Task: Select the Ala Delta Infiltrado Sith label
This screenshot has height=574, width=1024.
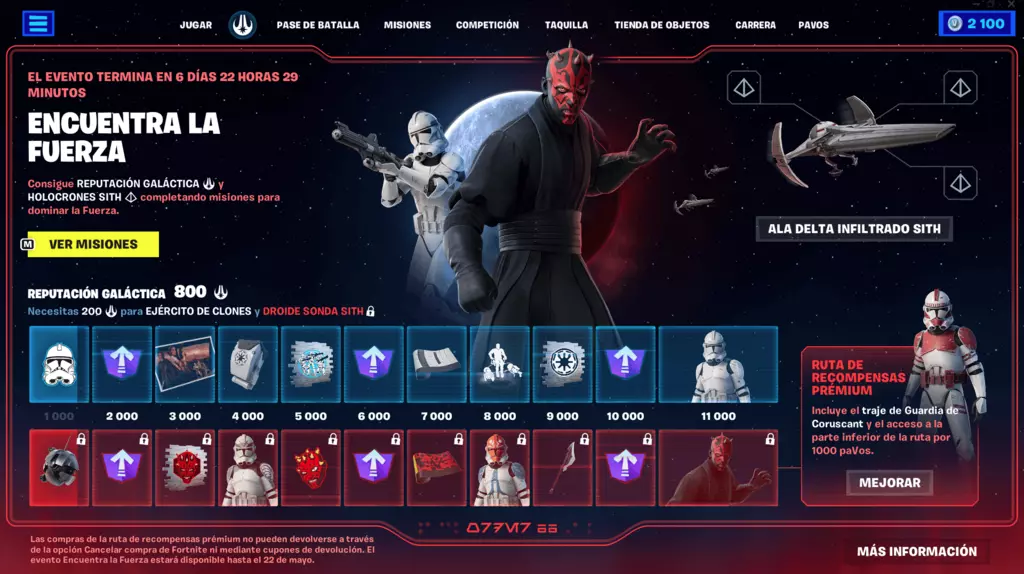Action: click(854, 229)
